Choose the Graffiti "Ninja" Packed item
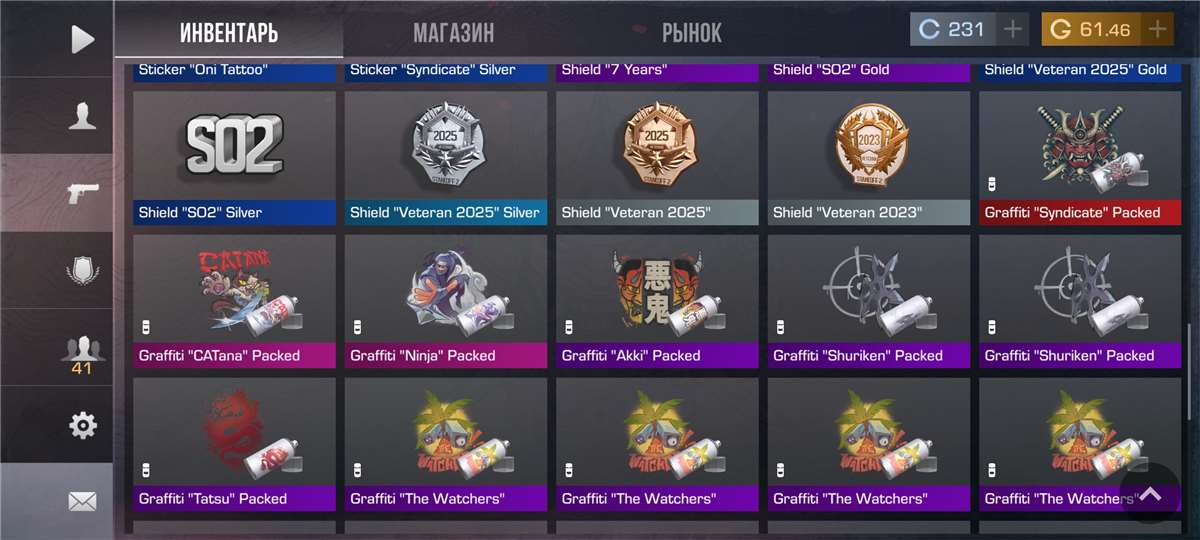Image resolution: width=1200 pixels, height=540 pixels. click(x=446, y=301)
